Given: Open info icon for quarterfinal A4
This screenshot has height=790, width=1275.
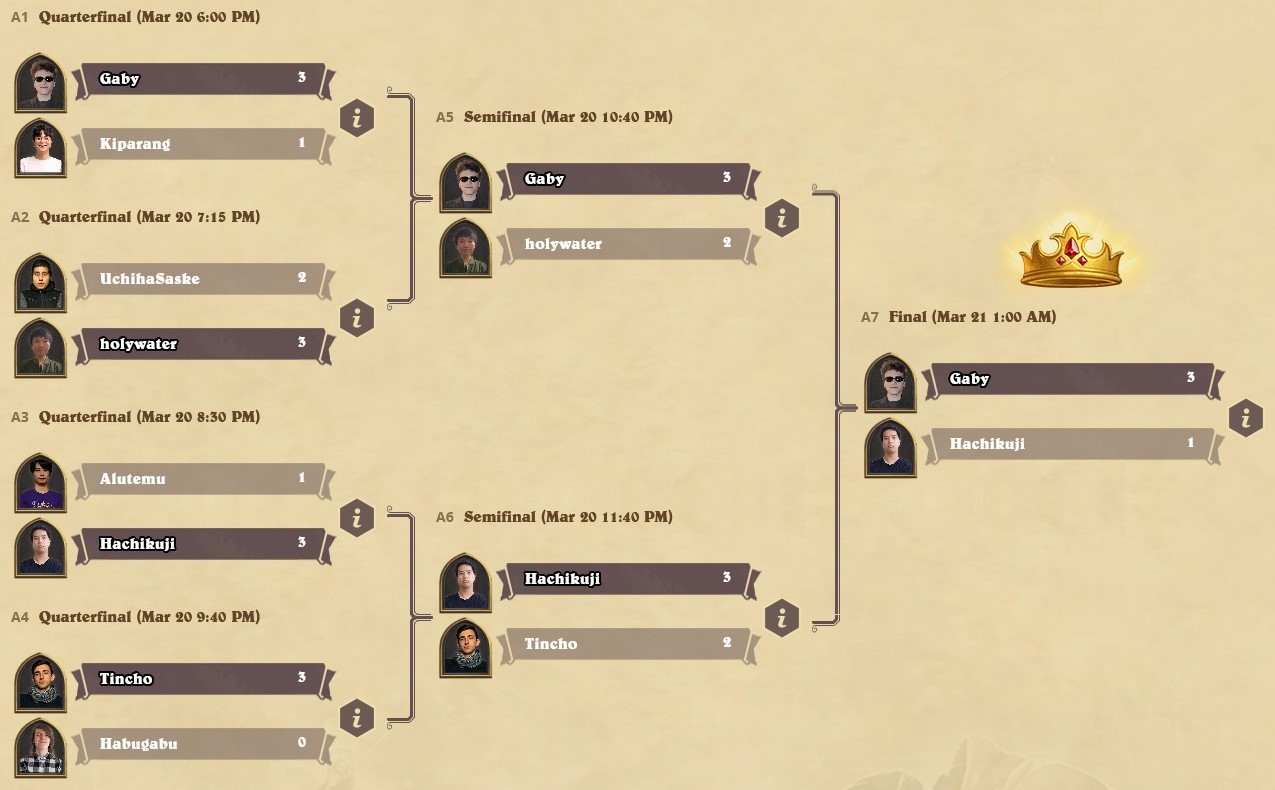Looking at the screenshot, I should pos(357,718).
